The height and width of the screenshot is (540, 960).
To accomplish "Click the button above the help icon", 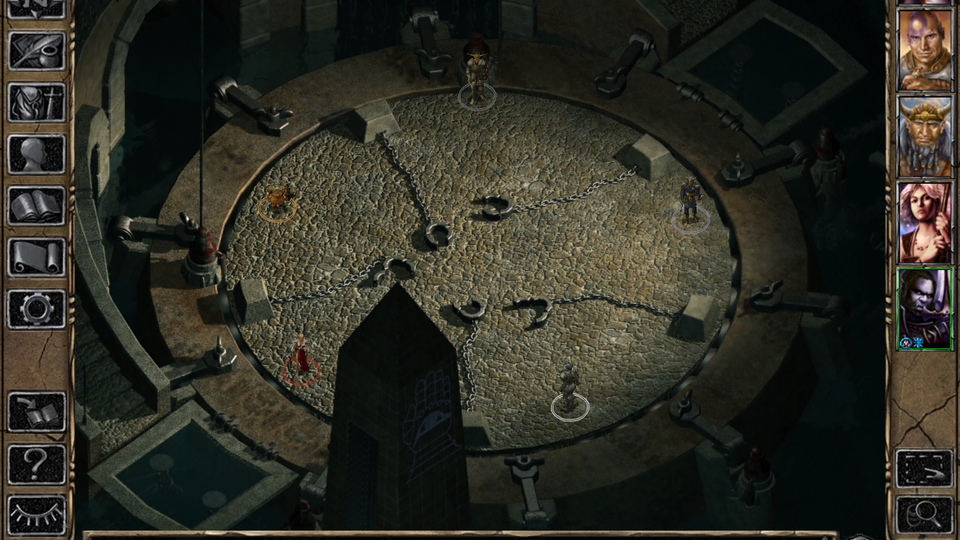I will [x=37, y=411].
